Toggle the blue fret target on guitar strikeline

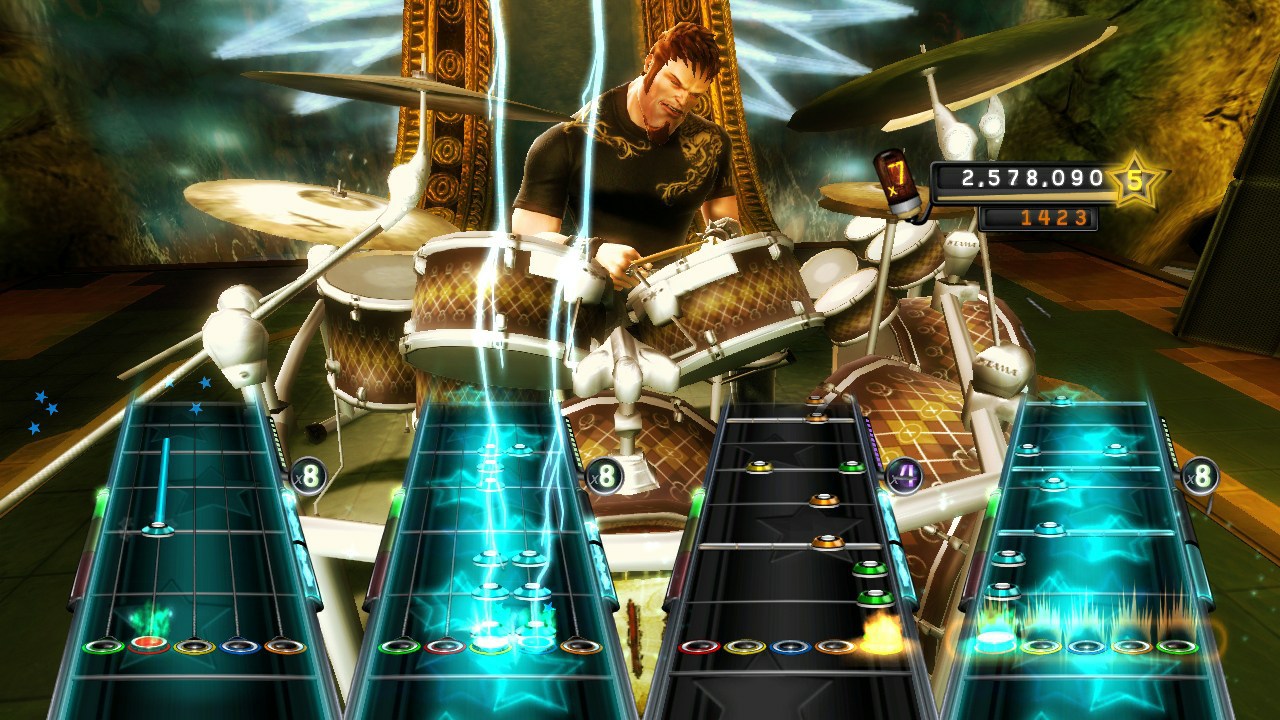click(x=538, y=647)
